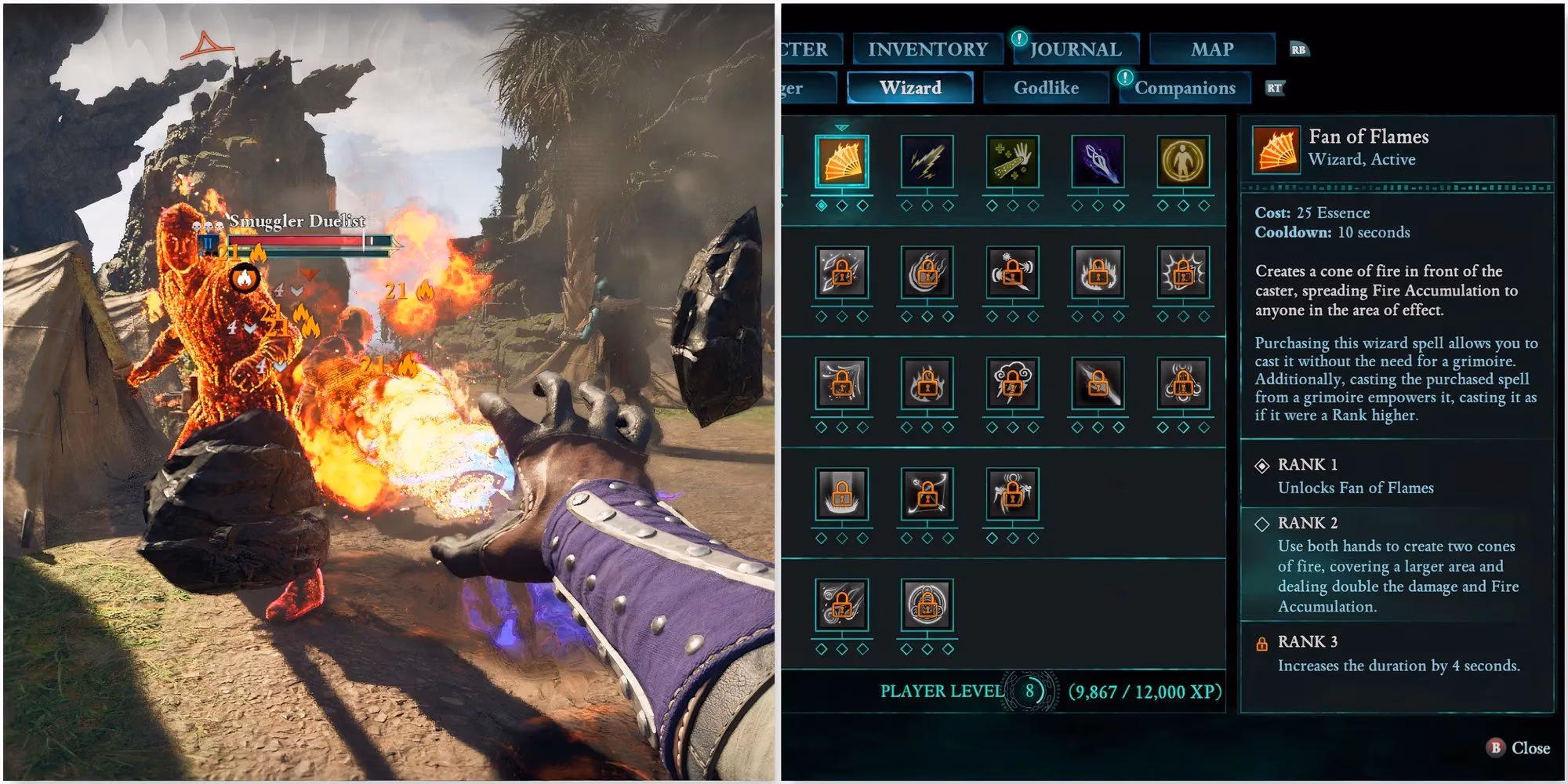Select the Fan of Flames spell icon
Viewport: 1568px width, 784px height.
coord(841,162)
